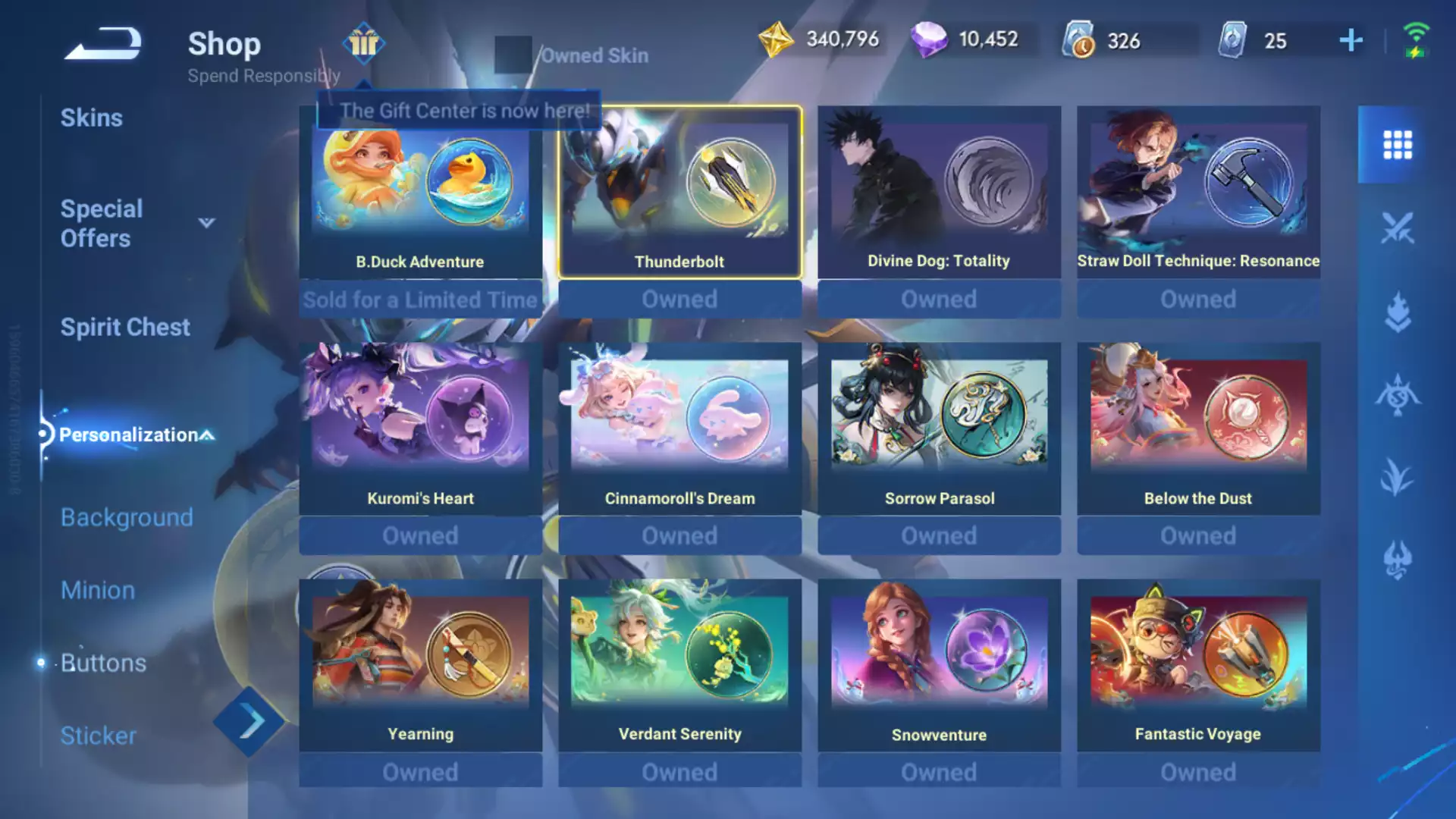Viewport: 1456px width, 819px height.
Task: Show the Sticker subcategory
Action: pos(99,736)
